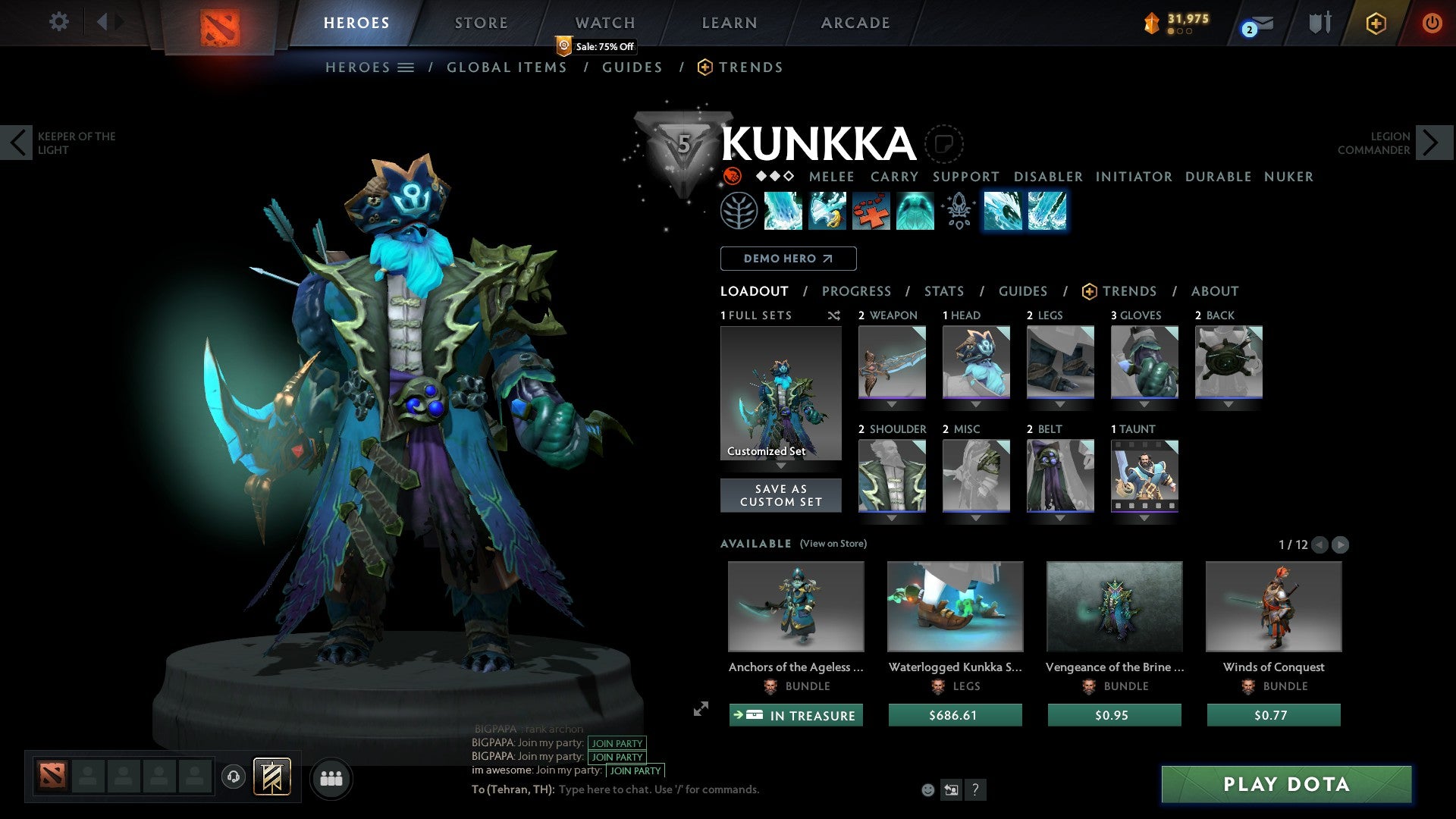Image resolution: width=1456 pixels, height=819 pixels.
Task: Select the Tidebringer ability icon
Action: [x=827, y=211]
